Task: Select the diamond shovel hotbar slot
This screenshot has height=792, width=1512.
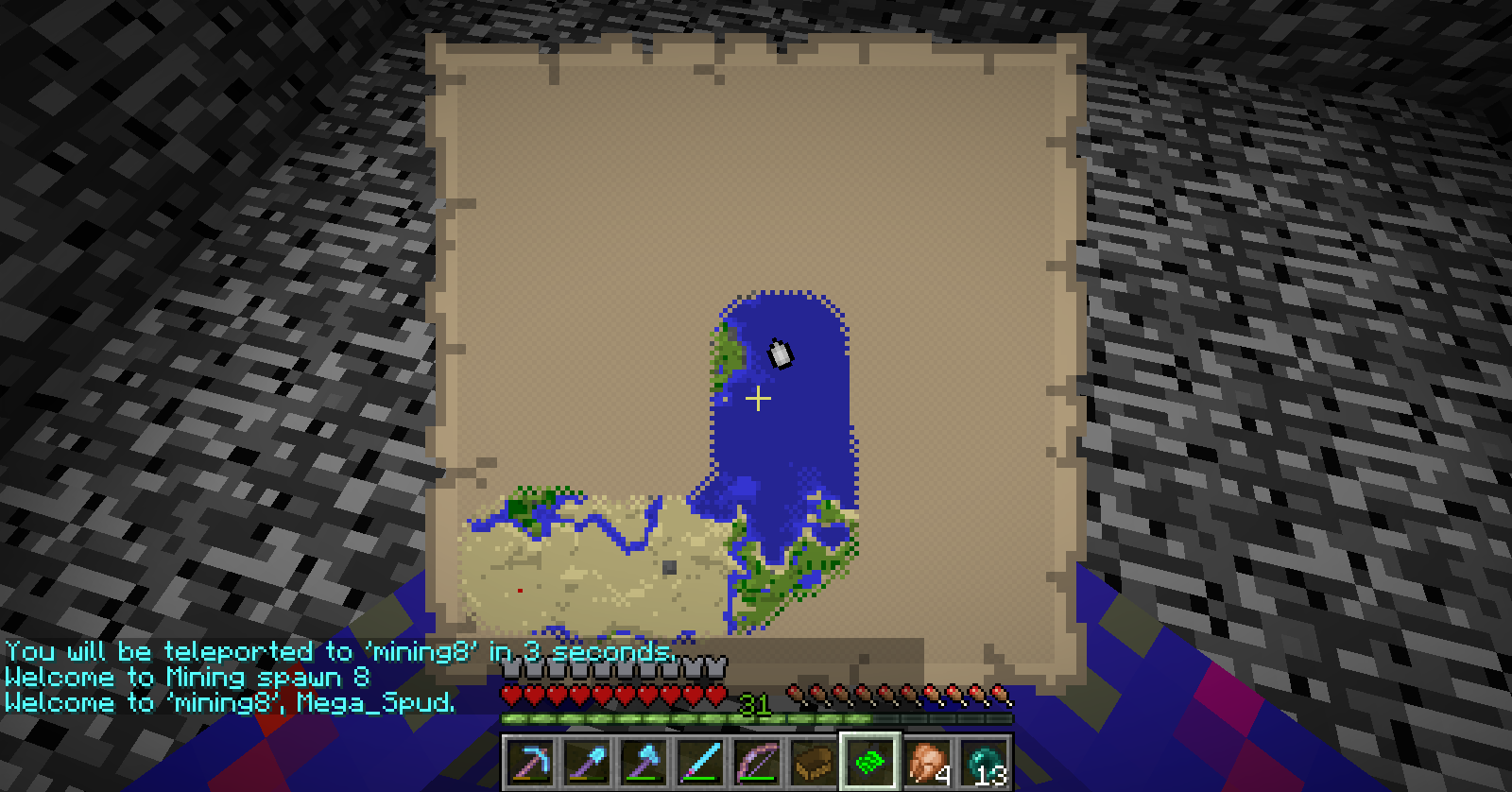Action: coord(587,762)
